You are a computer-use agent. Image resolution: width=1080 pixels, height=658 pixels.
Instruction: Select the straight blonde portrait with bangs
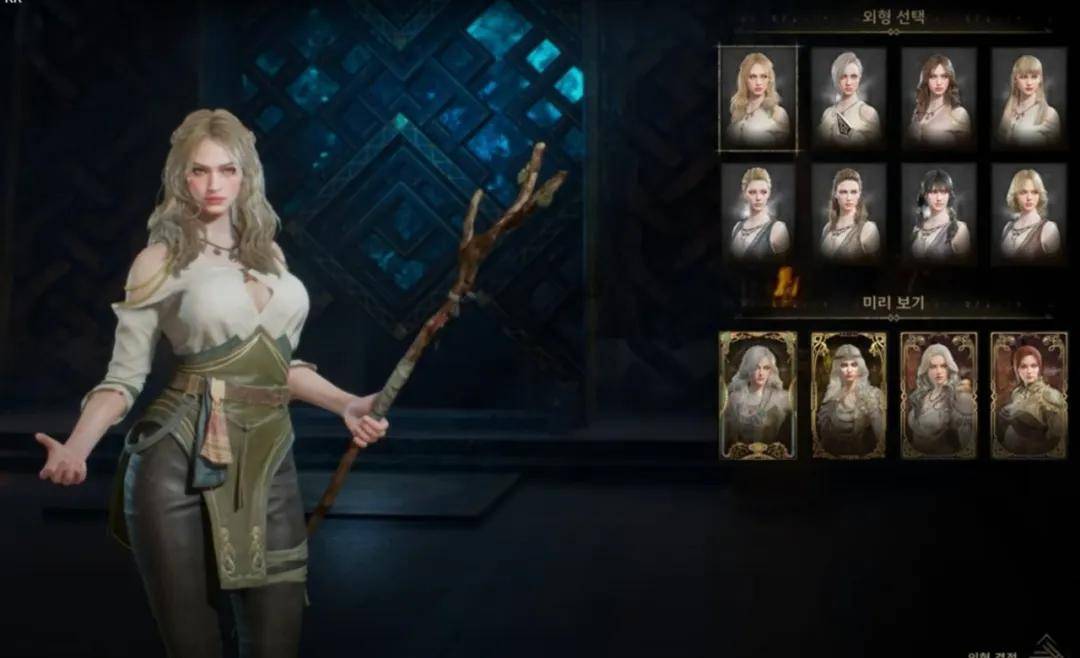click(x=1029, y=98)
